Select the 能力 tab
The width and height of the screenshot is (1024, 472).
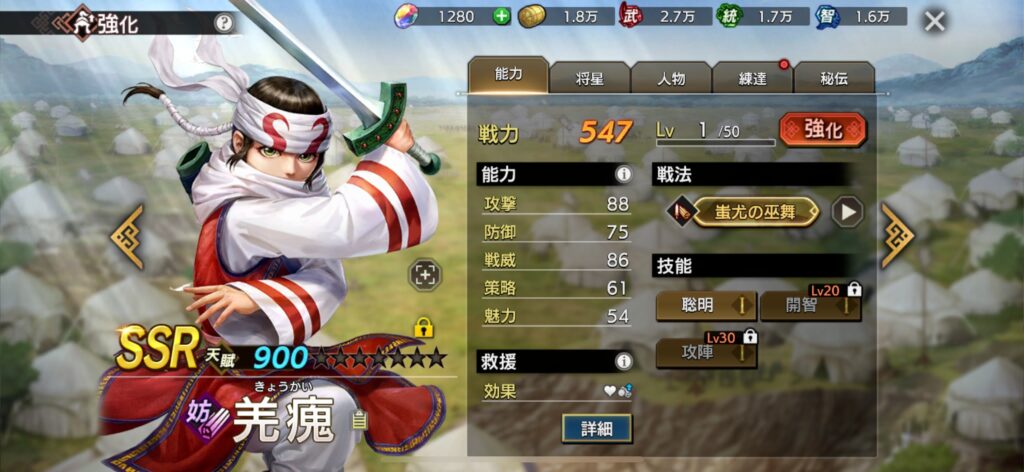pos(508,76)
